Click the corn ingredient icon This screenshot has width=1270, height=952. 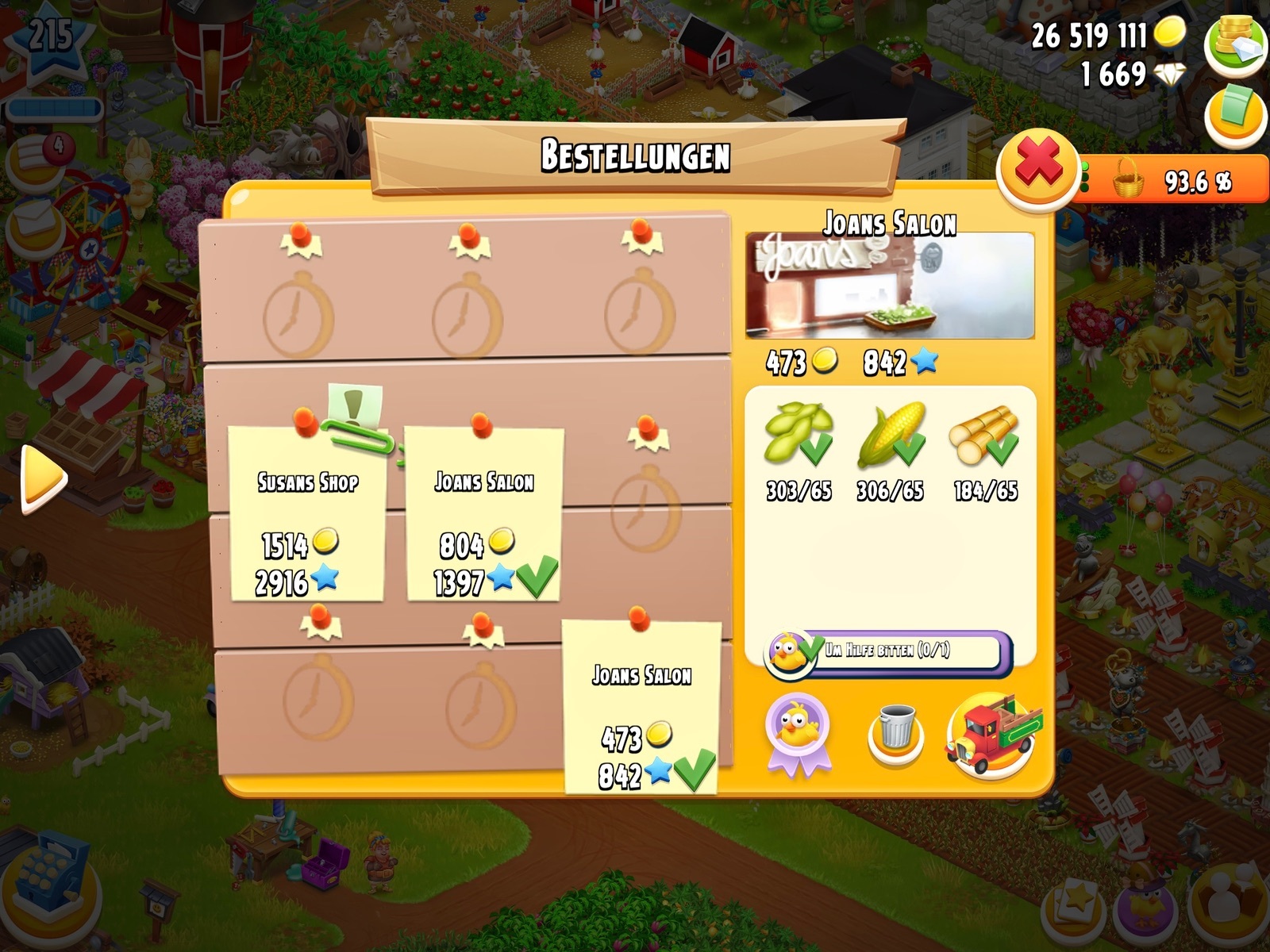click(x=891, y=436)
